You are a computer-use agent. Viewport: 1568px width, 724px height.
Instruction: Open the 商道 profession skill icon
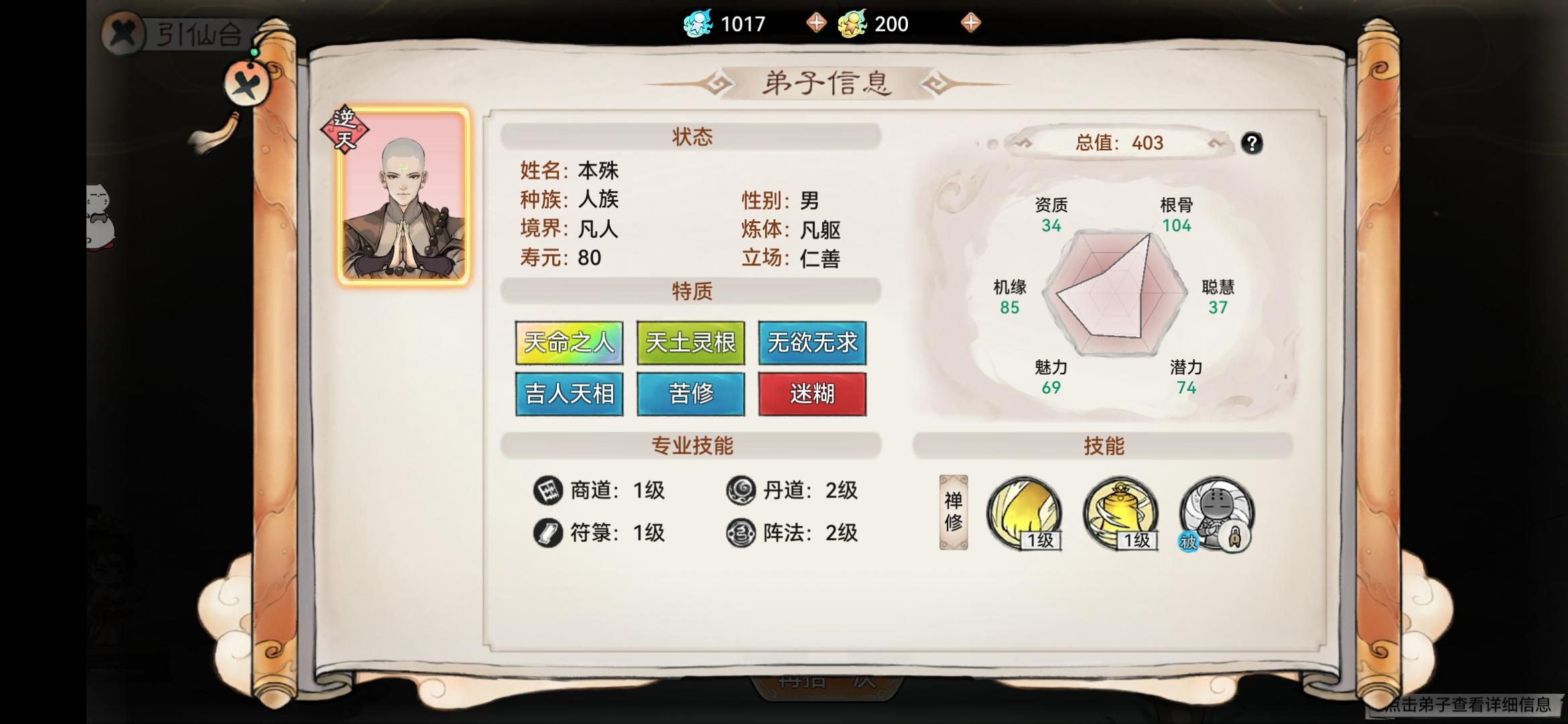click(549, 491)
